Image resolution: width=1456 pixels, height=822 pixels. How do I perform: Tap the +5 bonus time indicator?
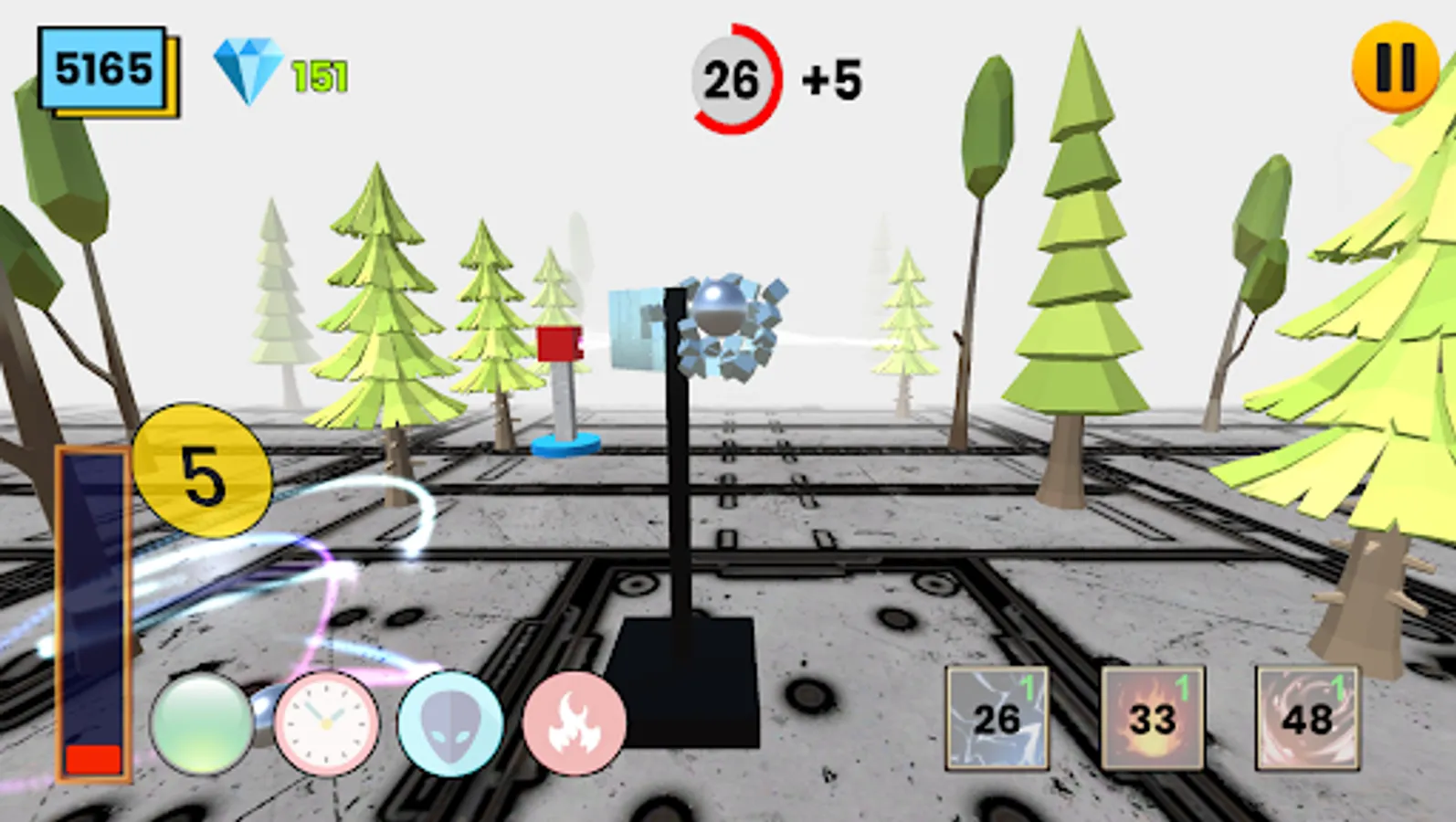tap(827, 80)
